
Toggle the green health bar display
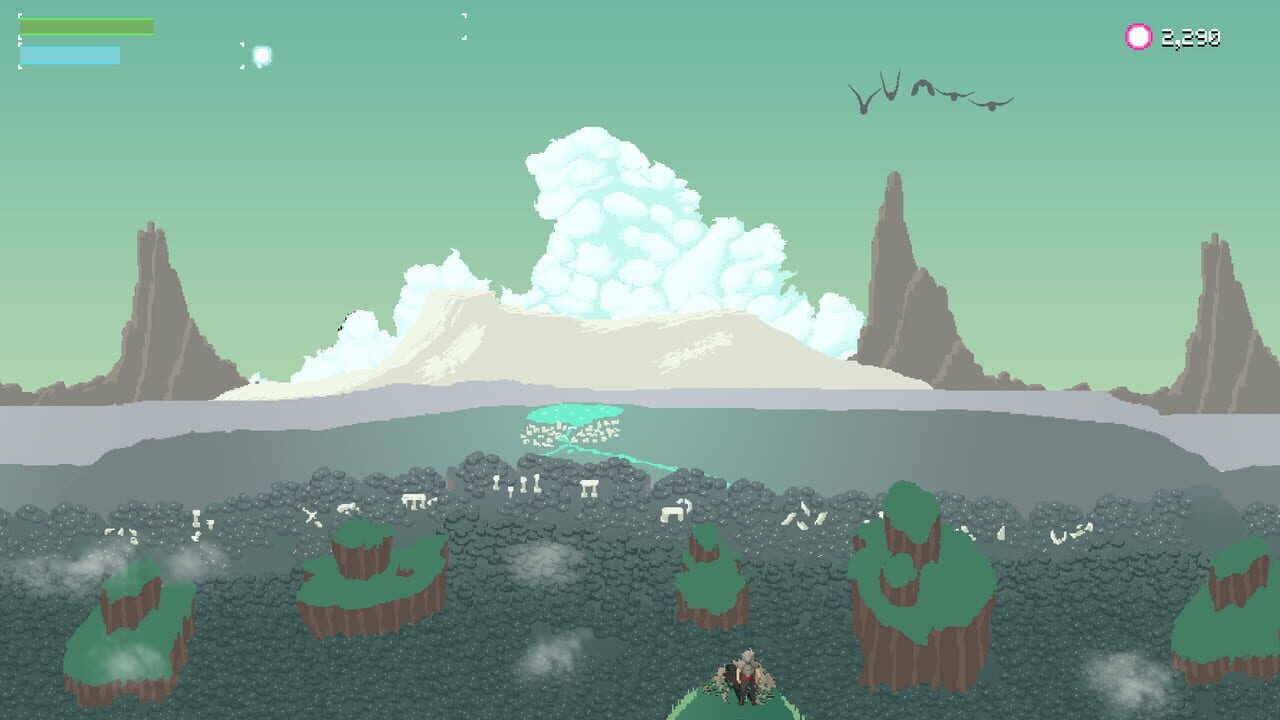(85, 25)
